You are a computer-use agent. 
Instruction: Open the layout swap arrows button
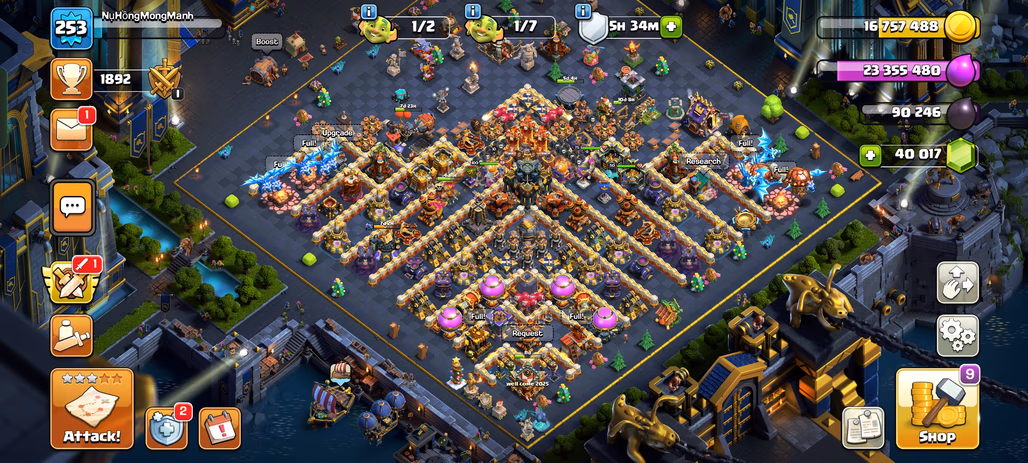pos(957,283)
